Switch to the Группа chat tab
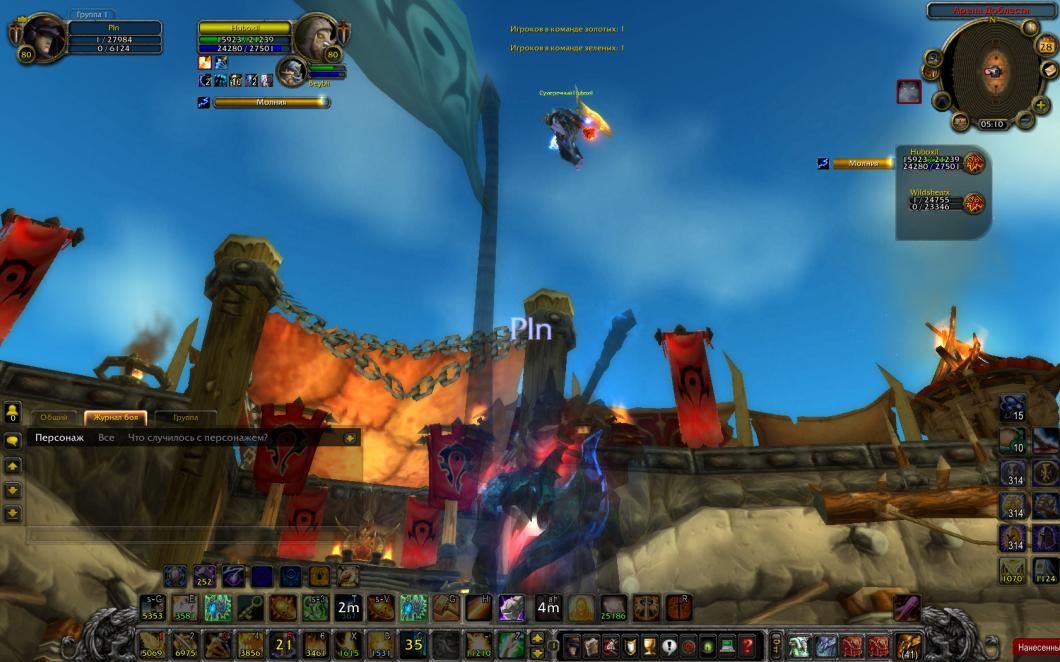 185,417
